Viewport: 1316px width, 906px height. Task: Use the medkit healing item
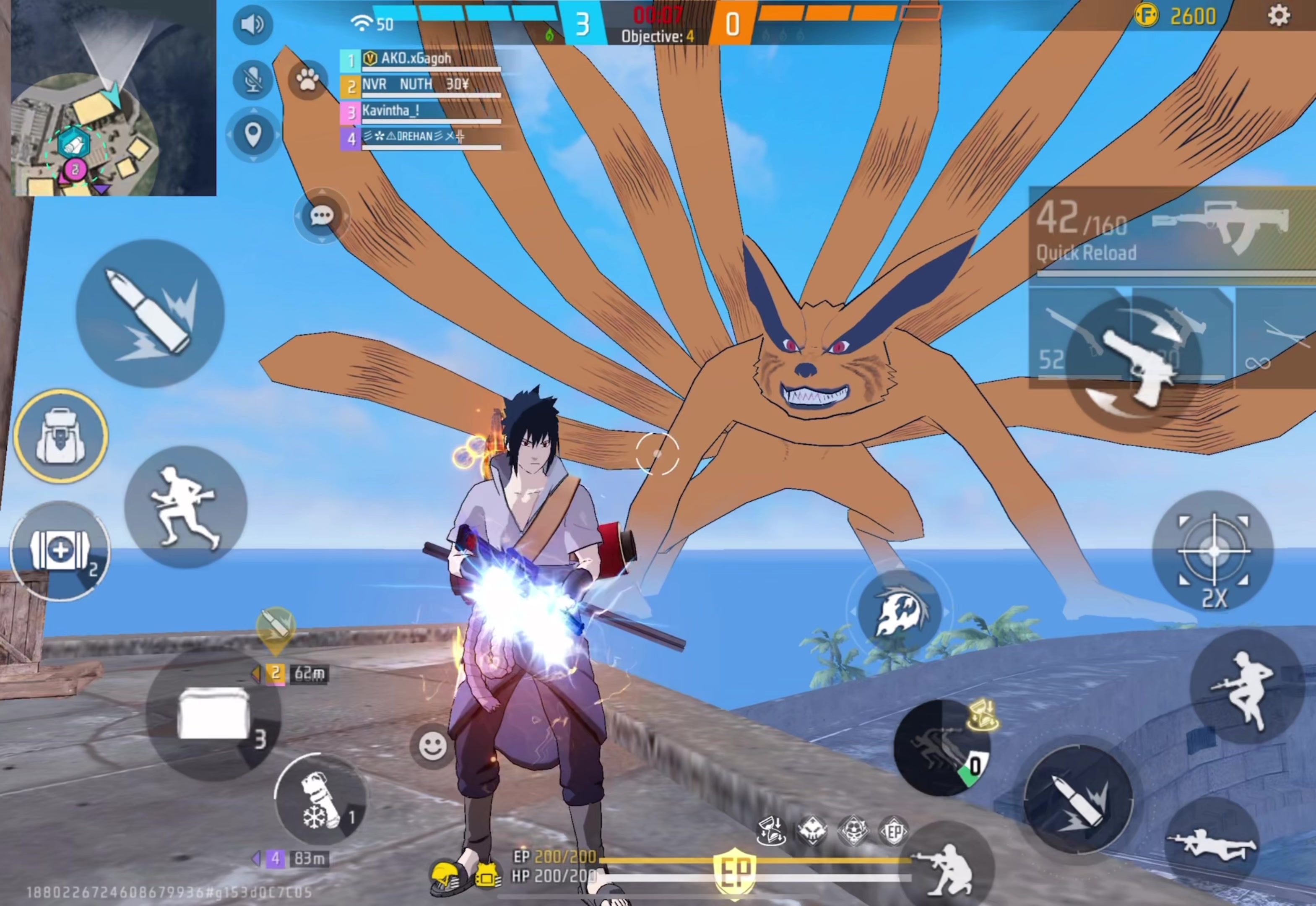point(60,550)
